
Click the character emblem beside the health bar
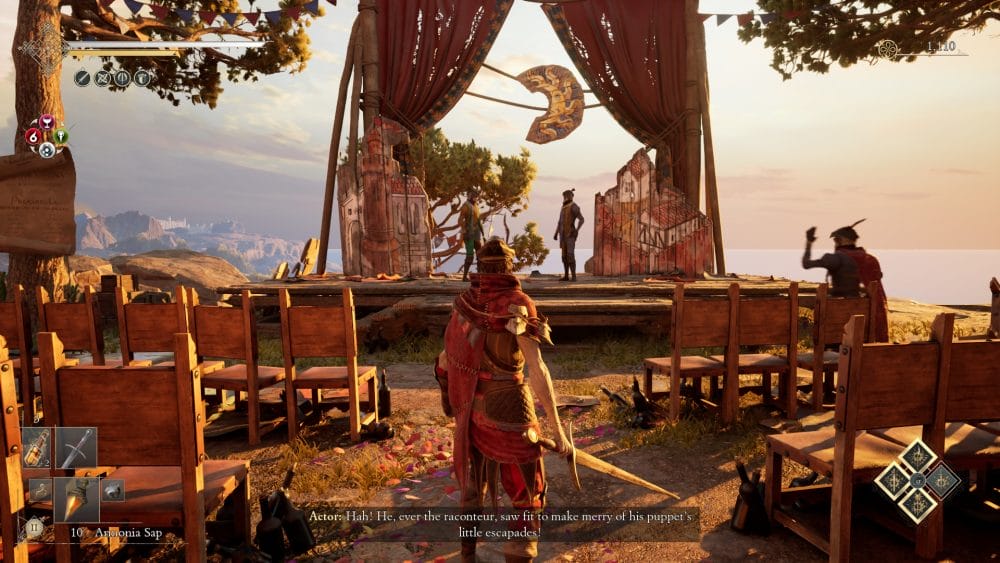(45, 48)
